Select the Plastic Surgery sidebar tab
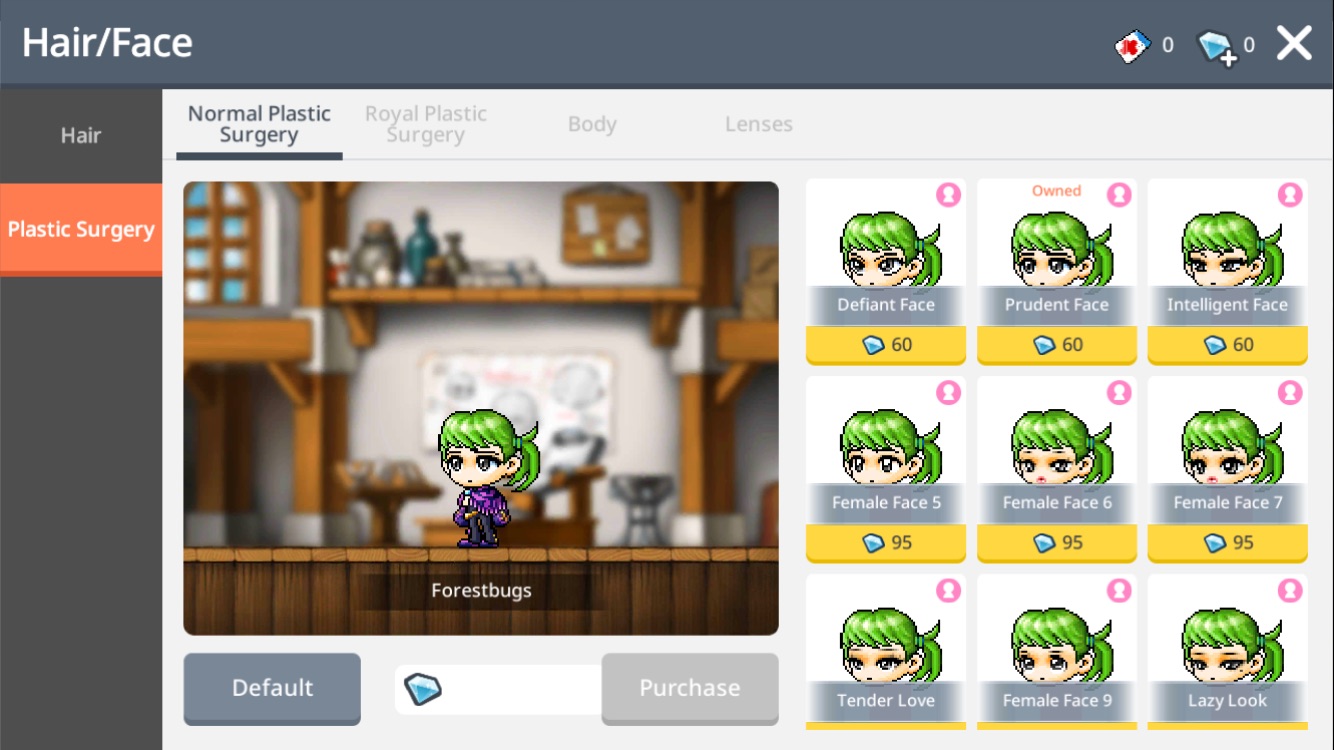The height and width of the screenshot is (750, 1334). tap(81, 229)
